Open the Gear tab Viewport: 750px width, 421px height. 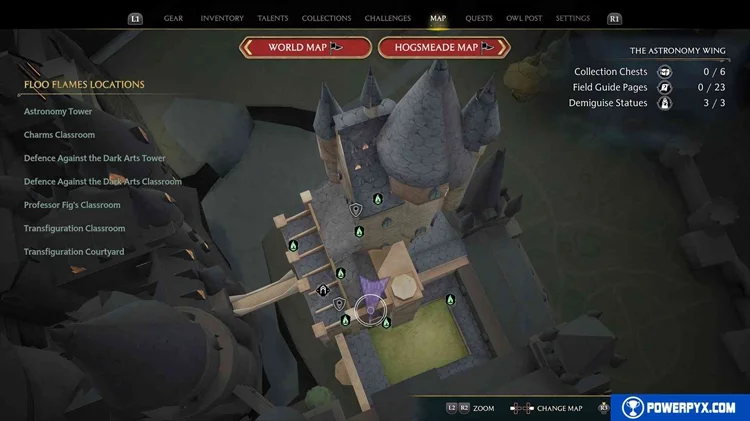pos(173,18)
